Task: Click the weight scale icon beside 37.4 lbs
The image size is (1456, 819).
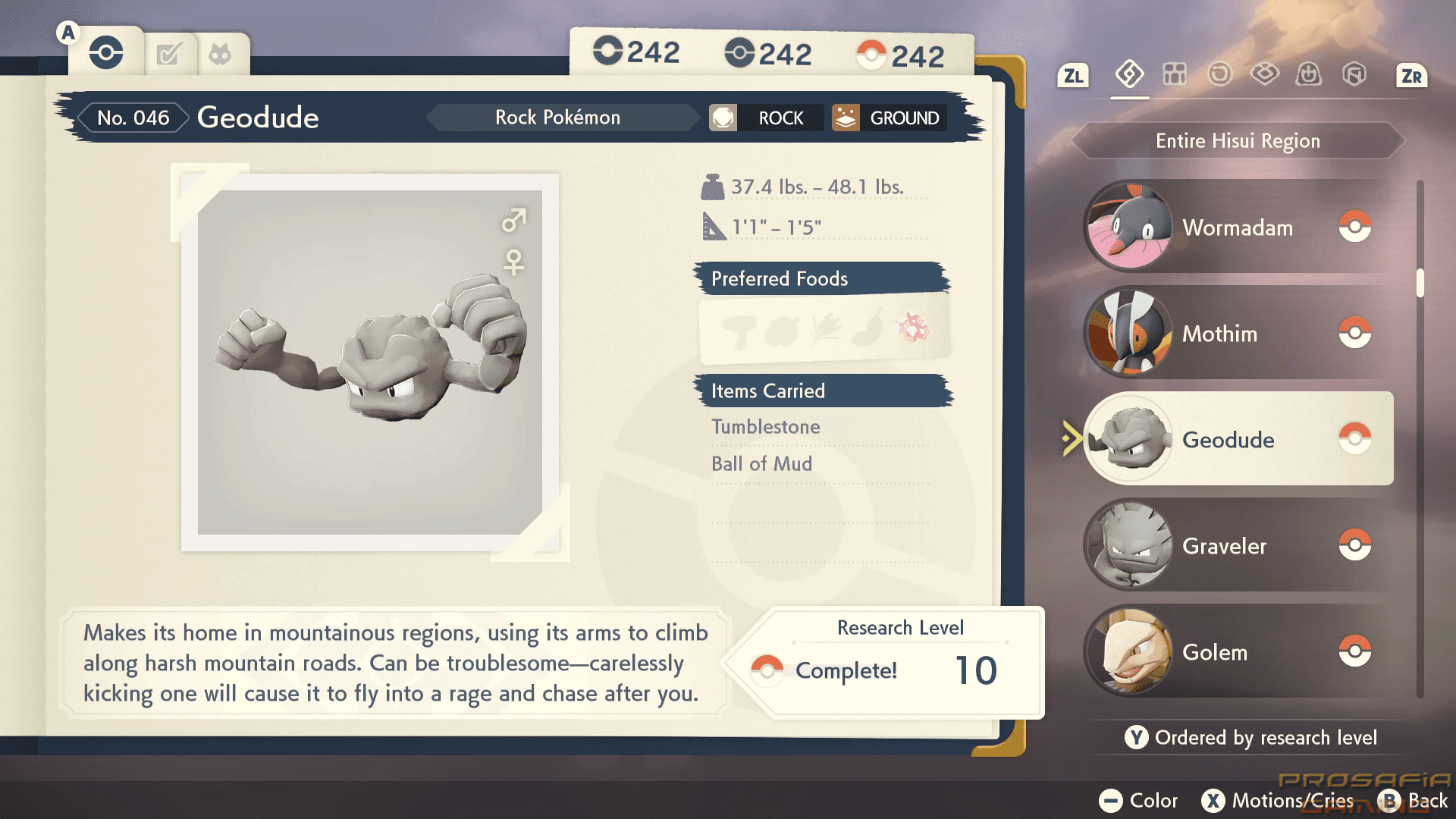Action: pos(711,184)
